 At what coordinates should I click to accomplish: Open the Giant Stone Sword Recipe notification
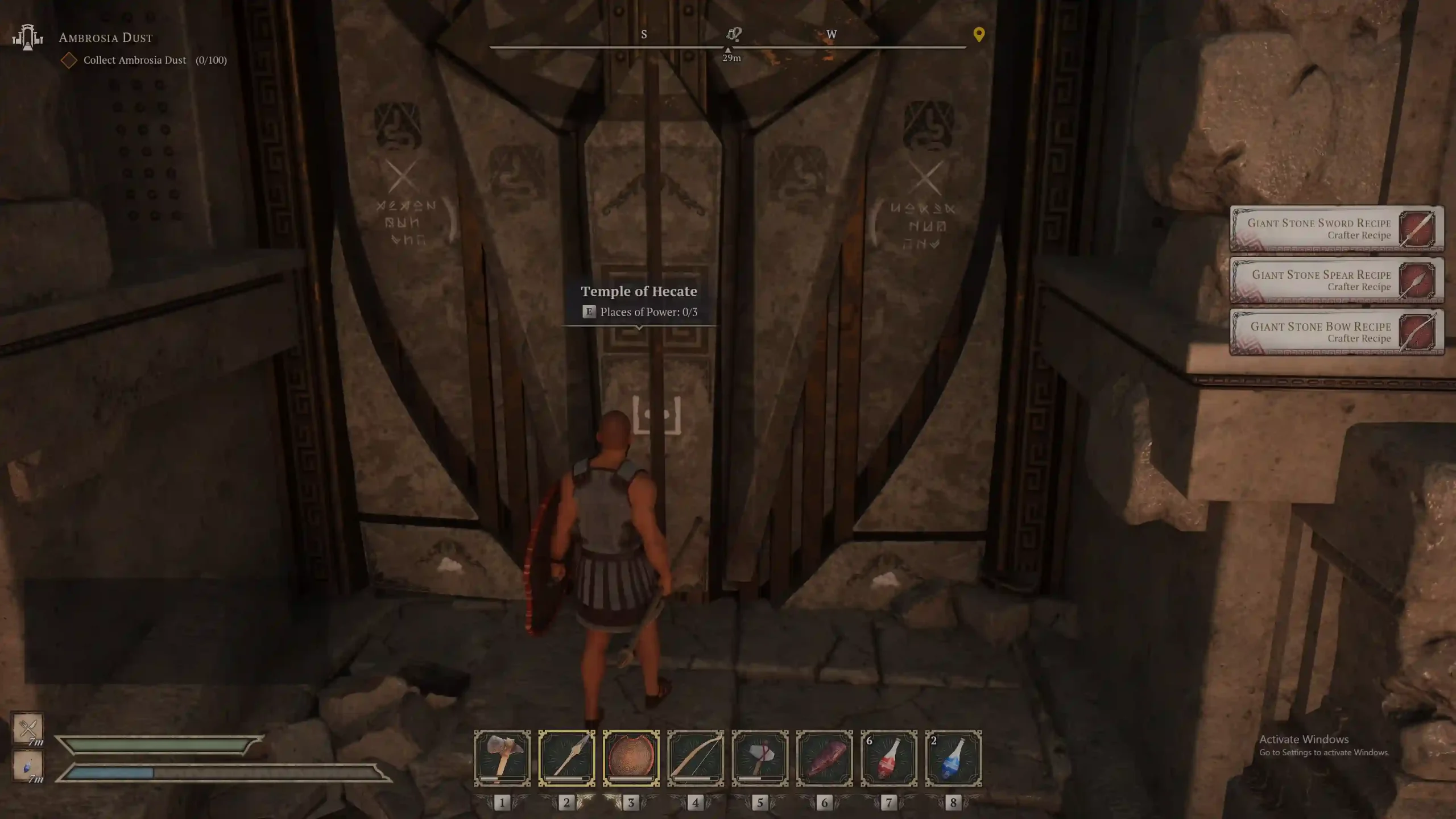click(x=1336, y=229)
